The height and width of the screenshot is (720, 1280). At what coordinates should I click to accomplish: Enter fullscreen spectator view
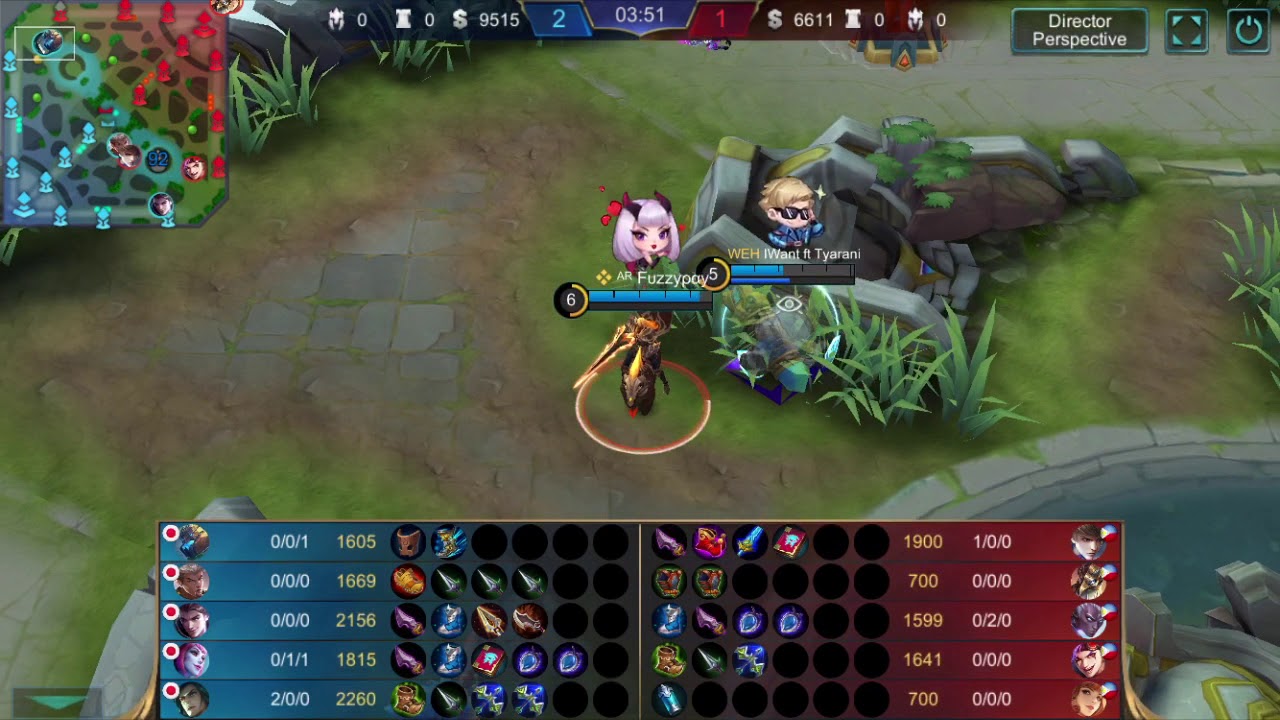tap(1187, 30)
